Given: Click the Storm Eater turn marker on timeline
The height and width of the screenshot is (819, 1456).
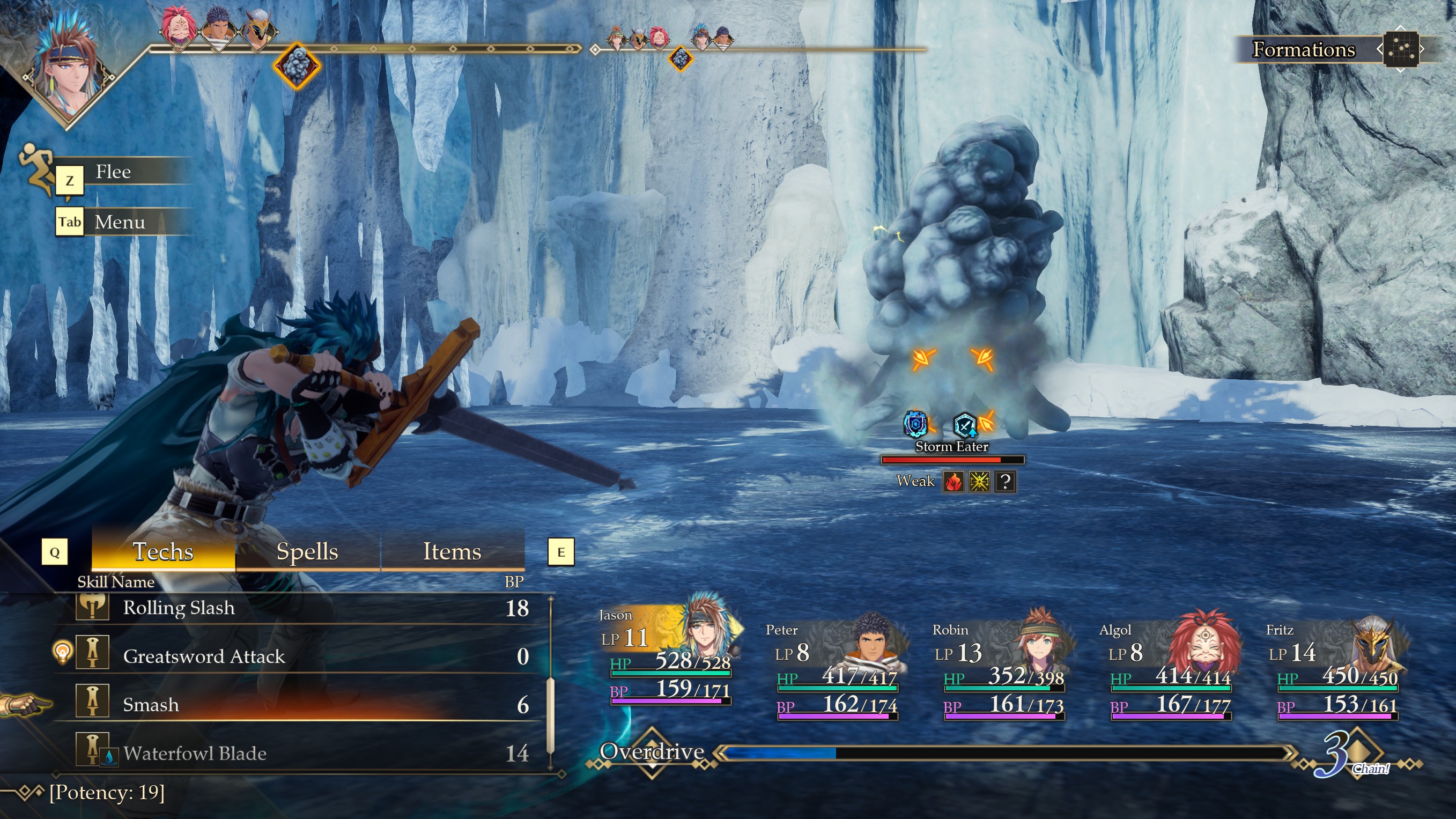Looking at the screenshot, I should 297,65.
